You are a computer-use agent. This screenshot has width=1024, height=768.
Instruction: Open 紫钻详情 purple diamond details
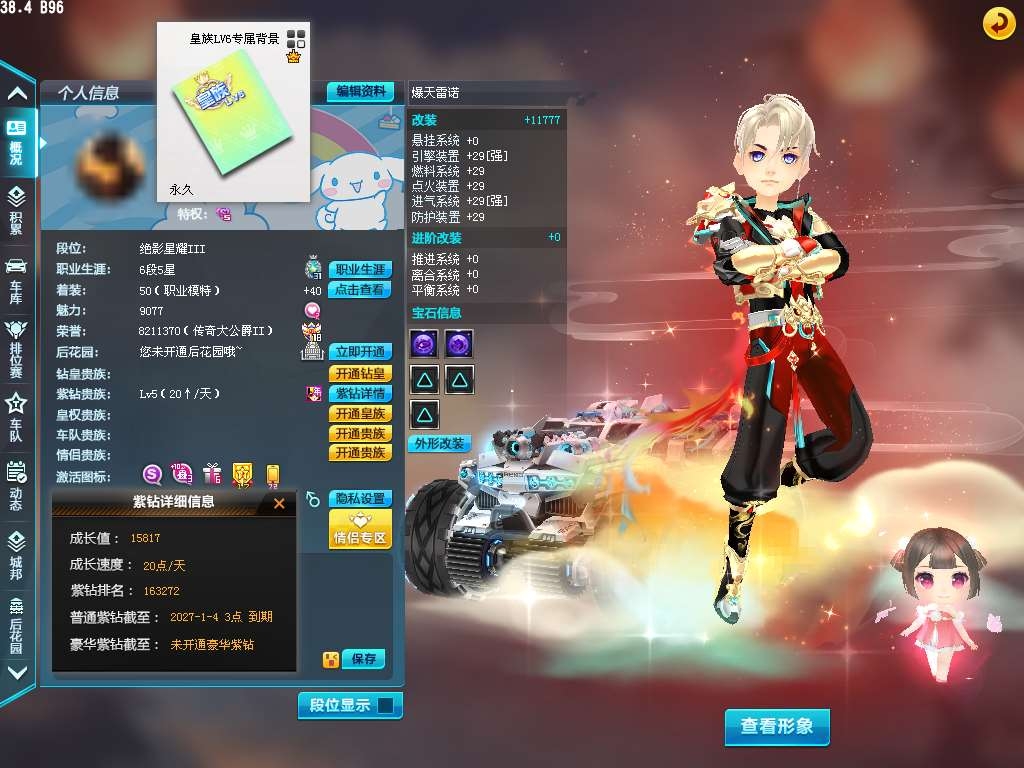pos(360,394)
